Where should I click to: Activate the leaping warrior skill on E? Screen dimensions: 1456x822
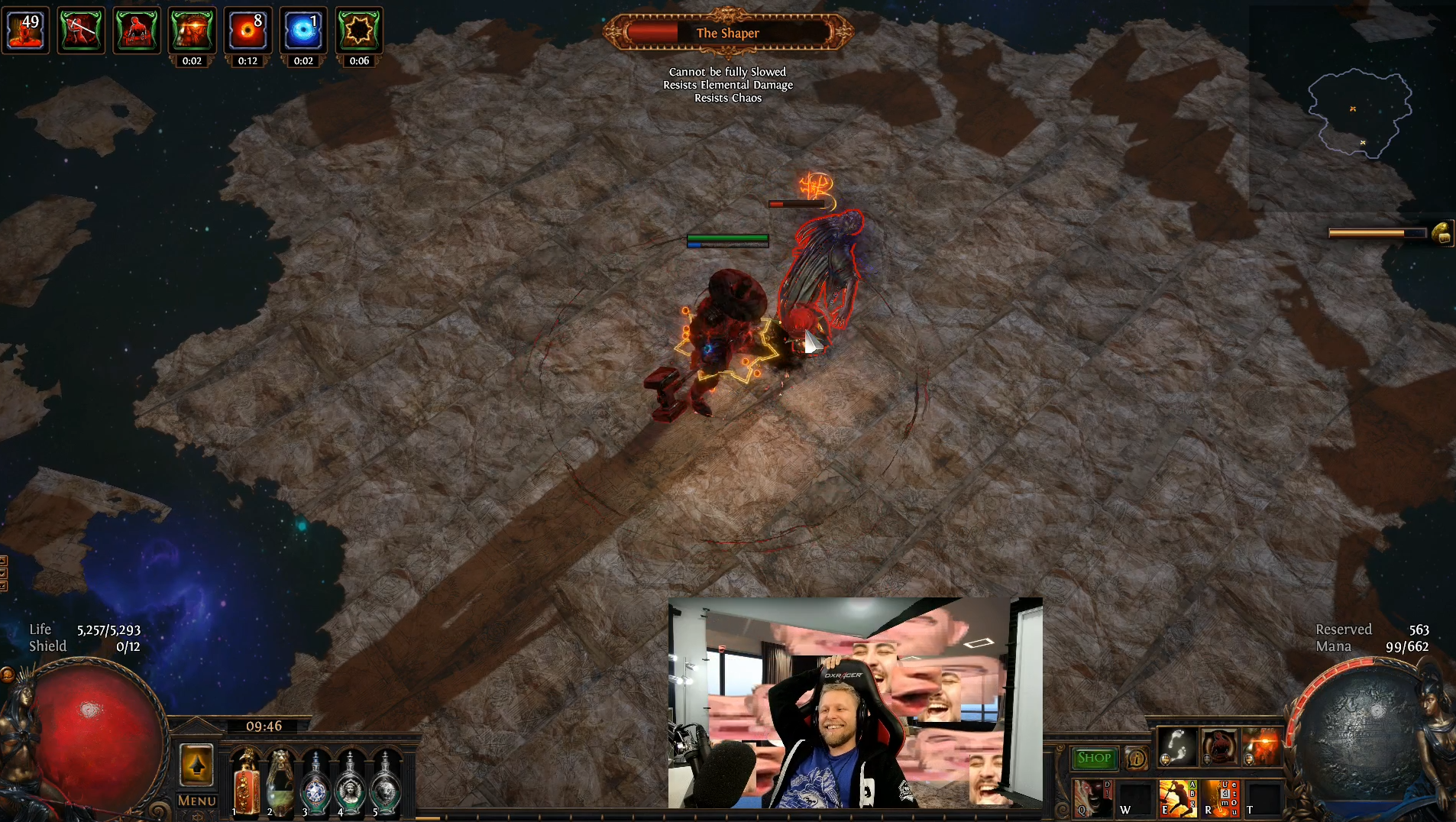point(1177,797)
